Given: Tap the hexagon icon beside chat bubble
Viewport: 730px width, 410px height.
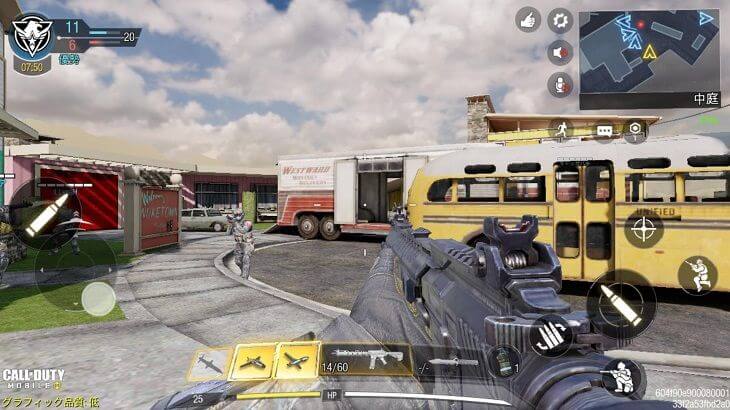Looking at the screenshot, I should click(635, 130).
